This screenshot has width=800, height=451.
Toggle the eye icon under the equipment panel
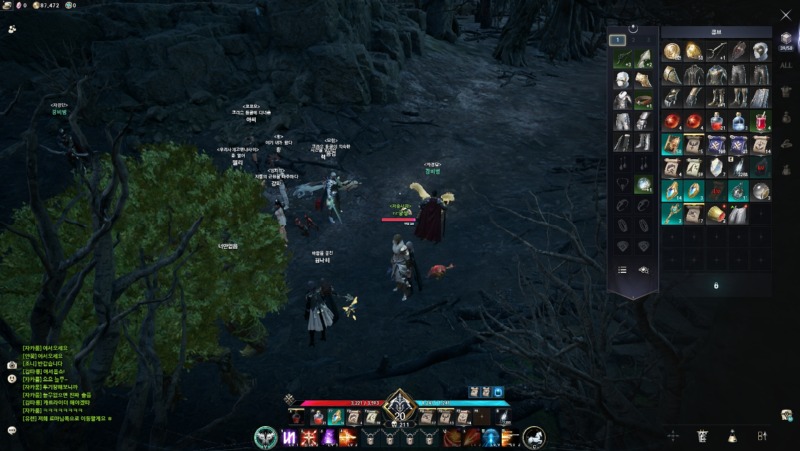644,270
